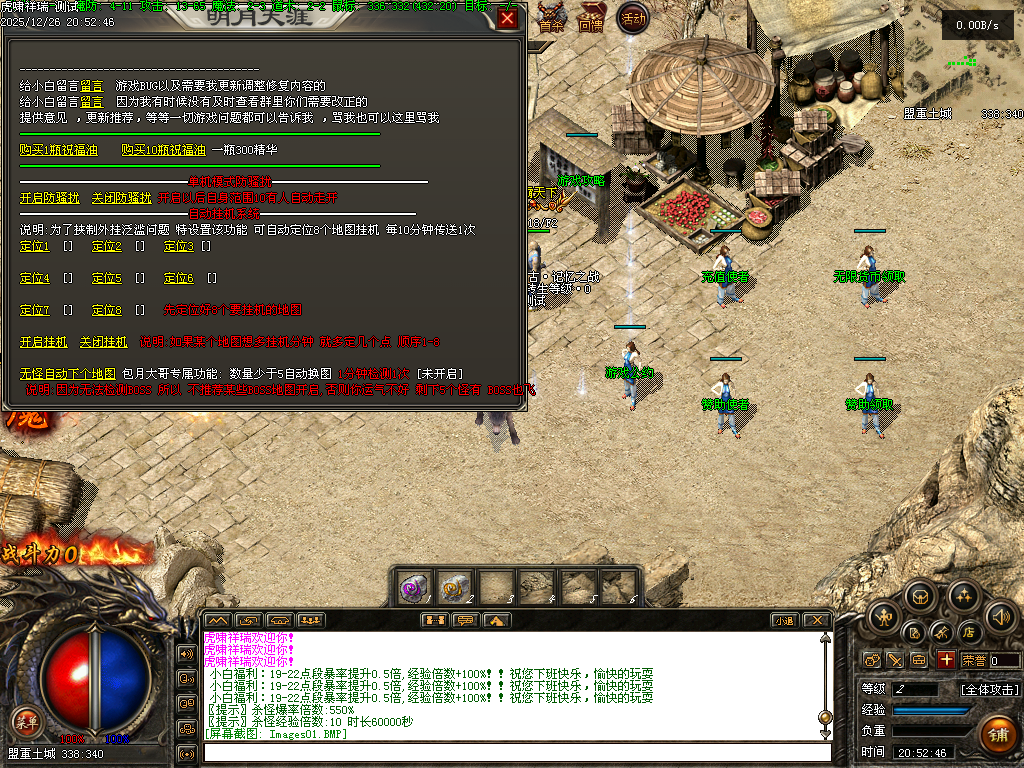Open the 铺 shop orange button
The image size is (1024, 768).
click(997, 733)
